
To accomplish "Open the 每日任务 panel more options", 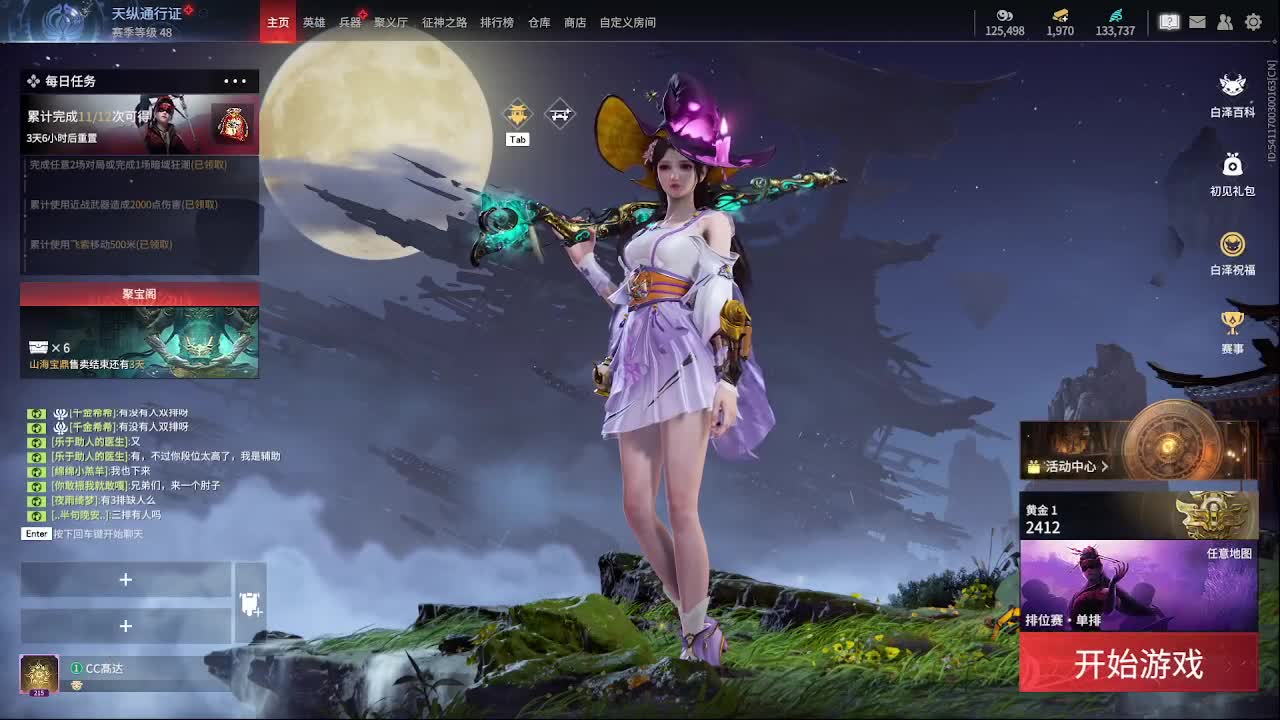I will tap(234, 81).
